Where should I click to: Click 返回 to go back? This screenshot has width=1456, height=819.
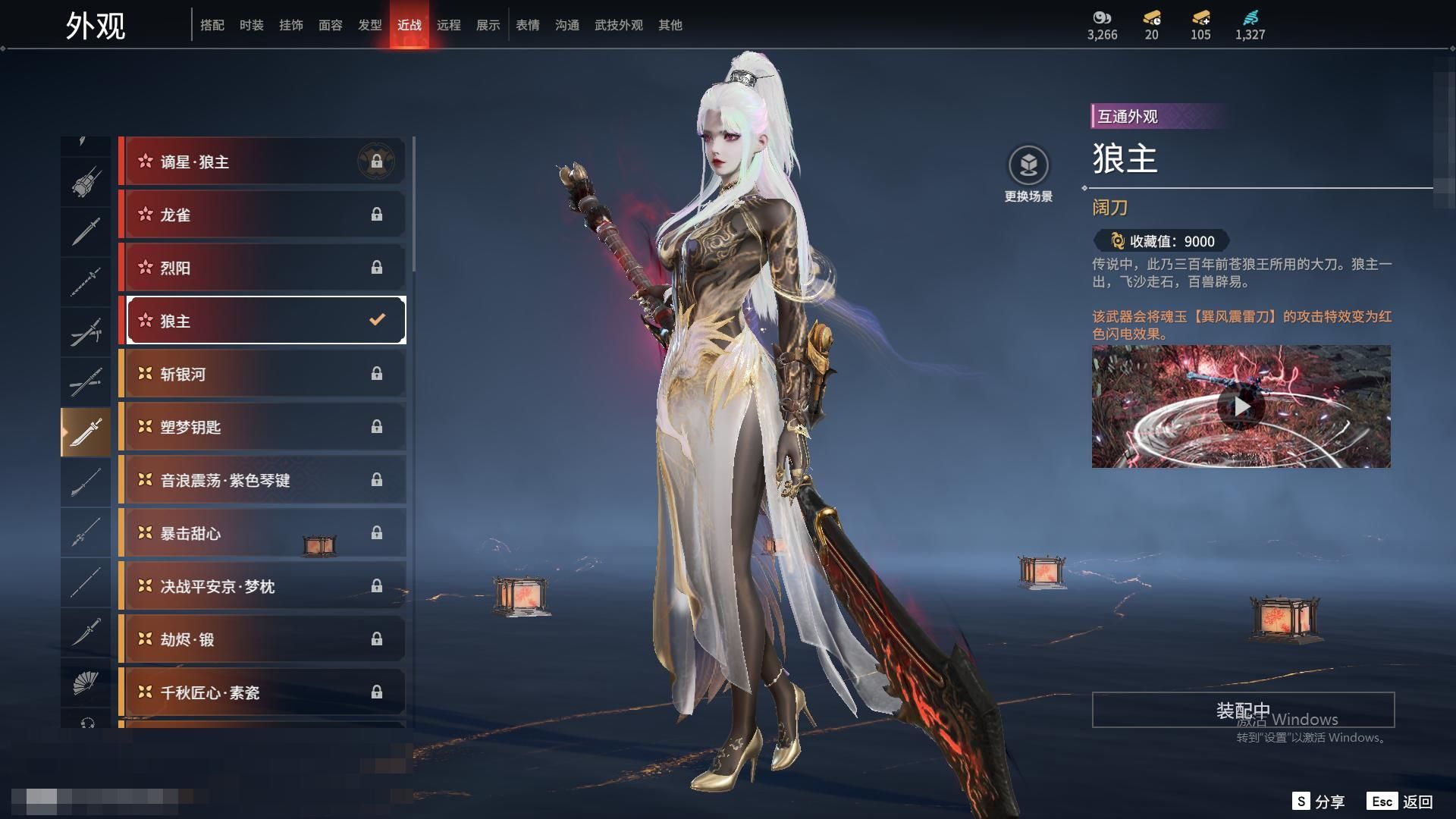coord(1401,802)
